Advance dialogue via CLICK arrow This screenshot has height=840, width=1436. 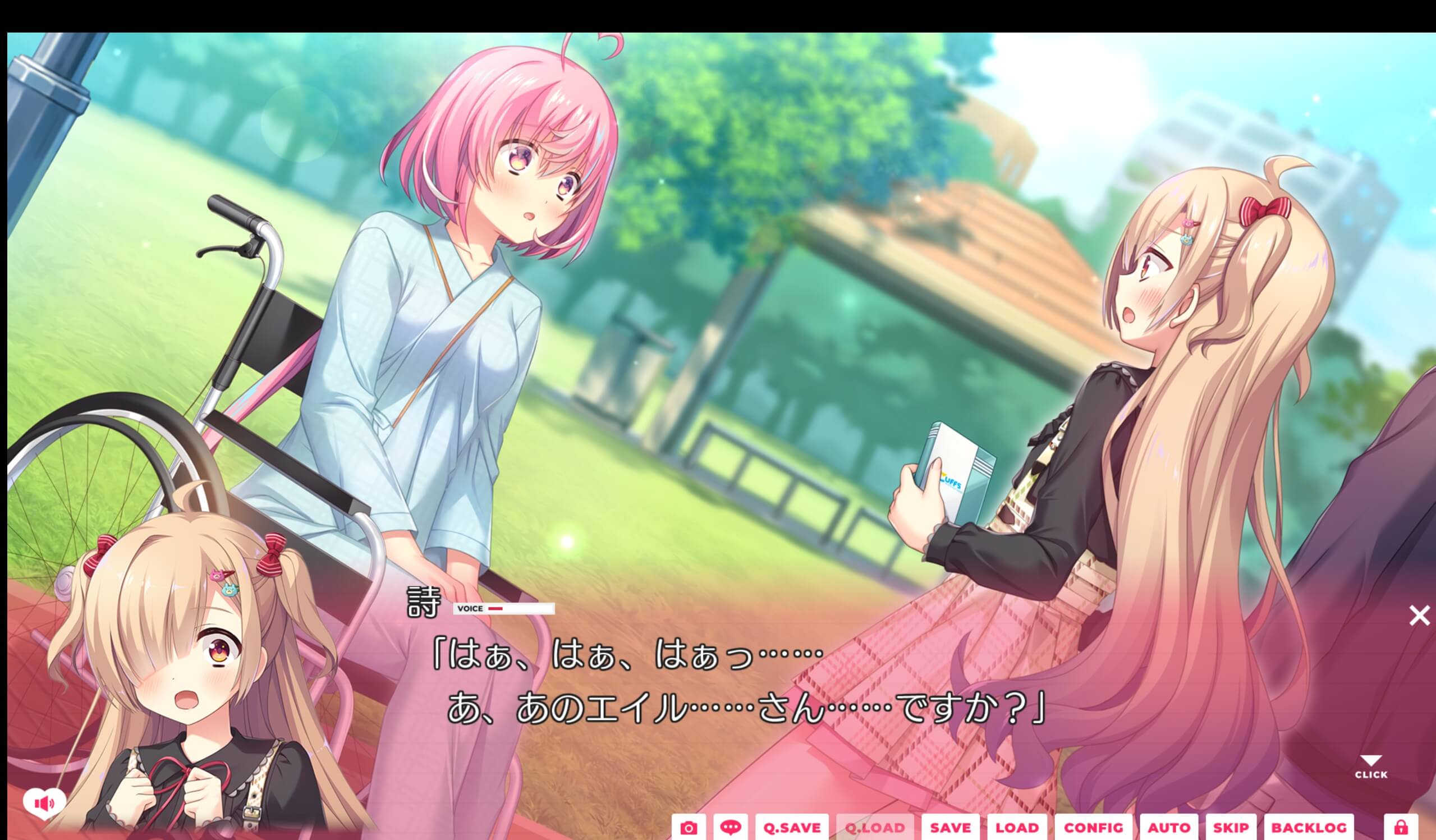click(1371, 766)
